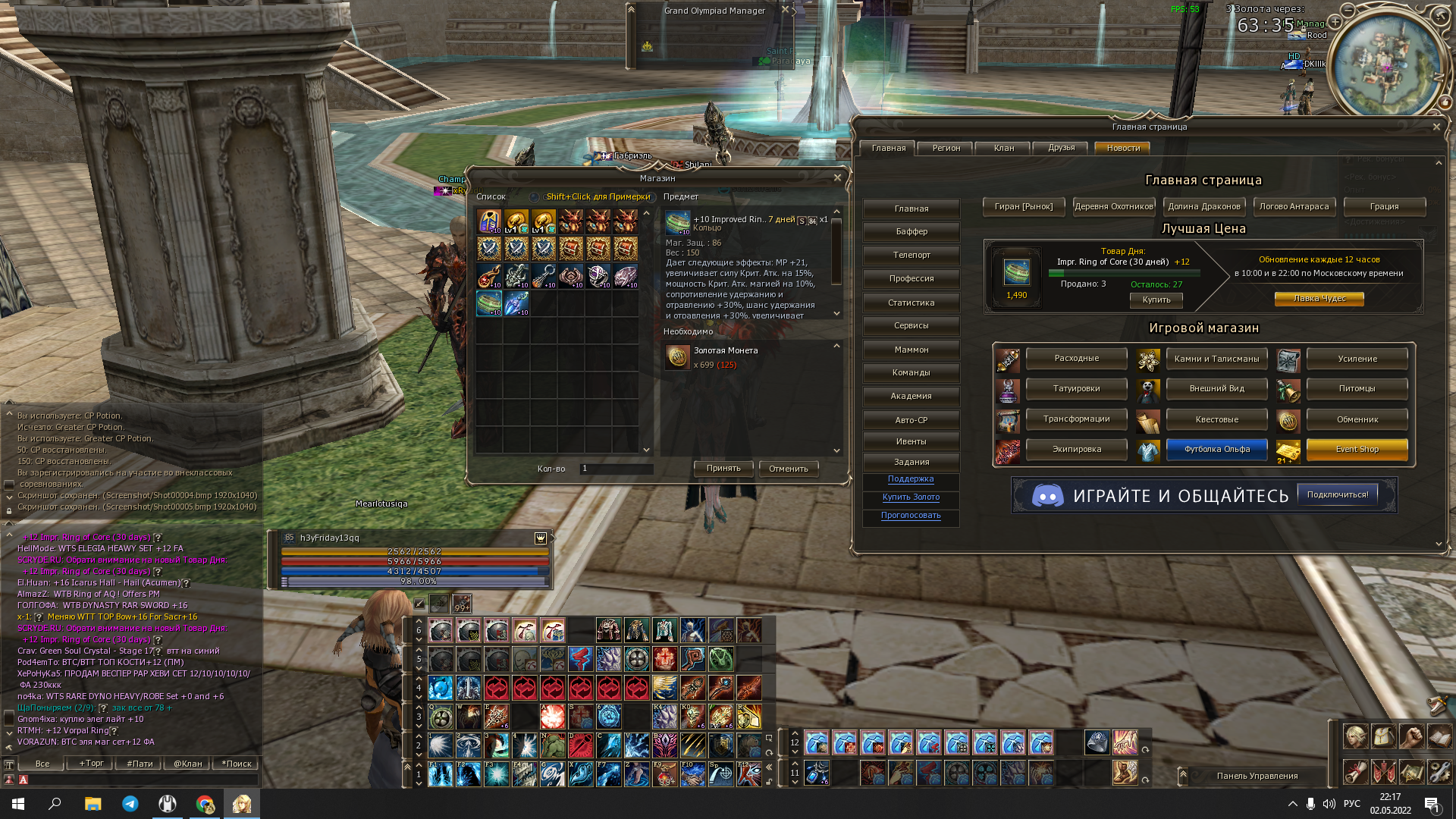Teleport to Гиран [Рынок]

click(x=1023, y=206)
